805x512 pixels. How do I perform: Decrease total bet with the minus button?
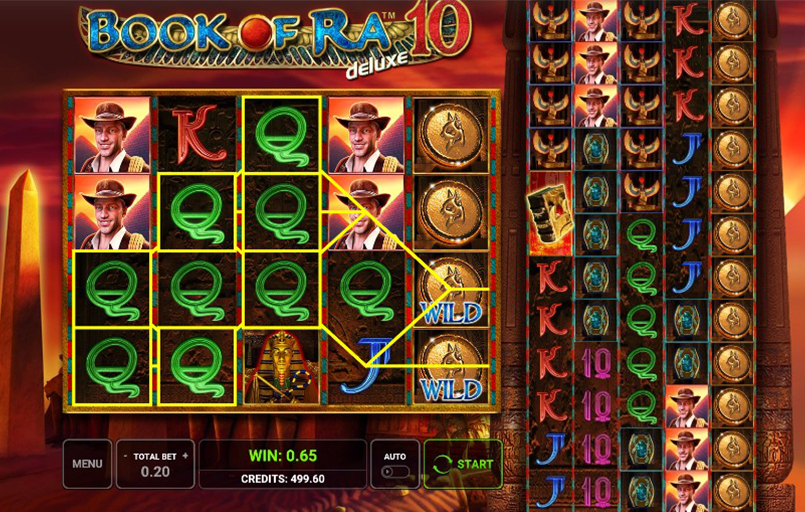tap(125, 456)
